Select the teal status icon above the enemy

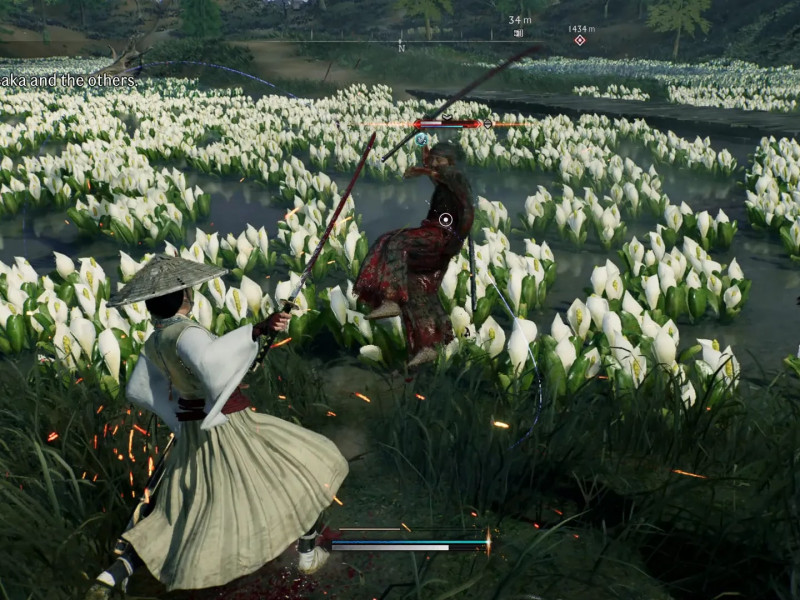[x=422, y=140]
